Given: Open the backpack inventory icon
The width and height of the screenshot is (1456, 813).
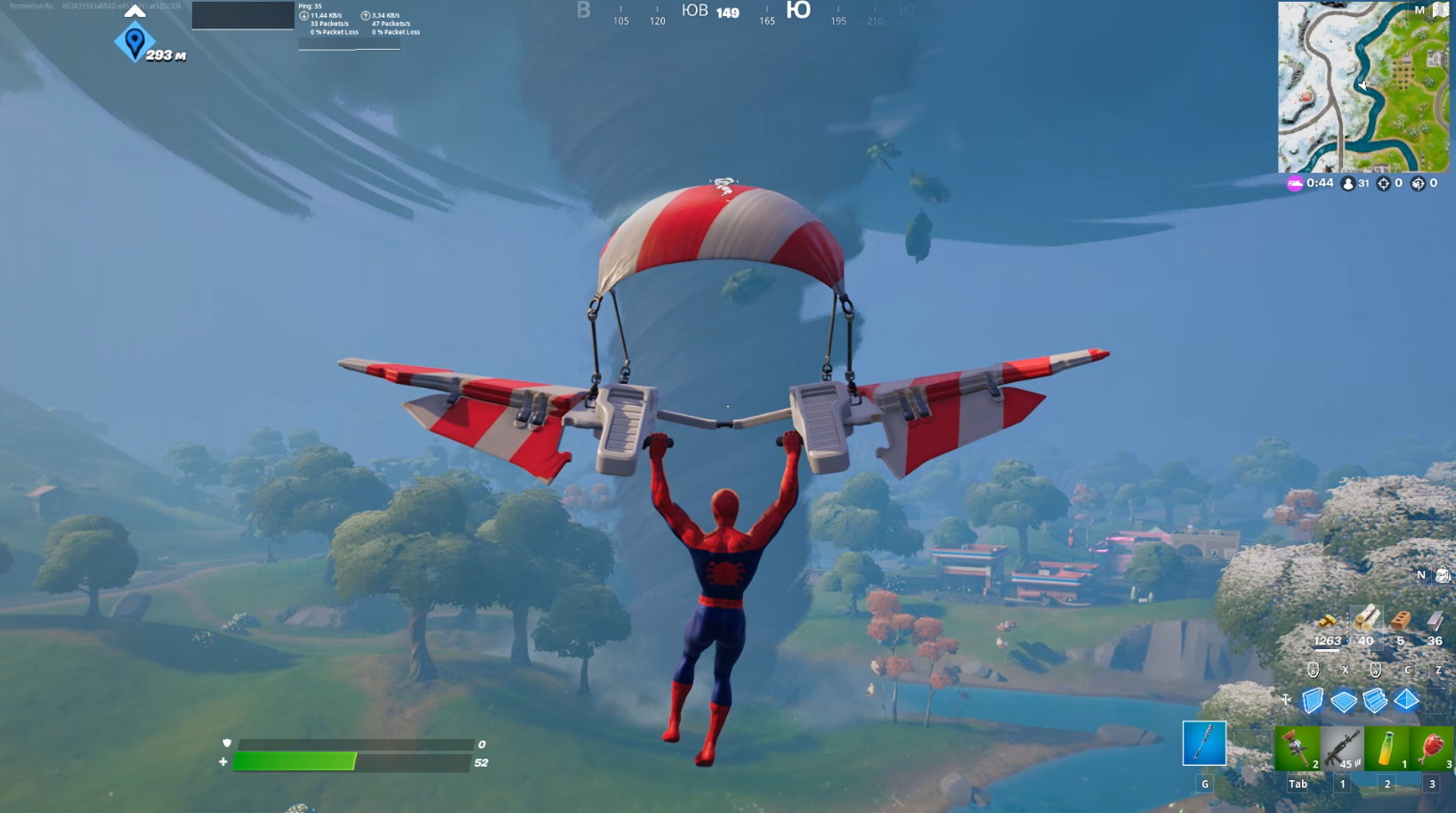Looking at the screenshot, I should click(1443, 575).
